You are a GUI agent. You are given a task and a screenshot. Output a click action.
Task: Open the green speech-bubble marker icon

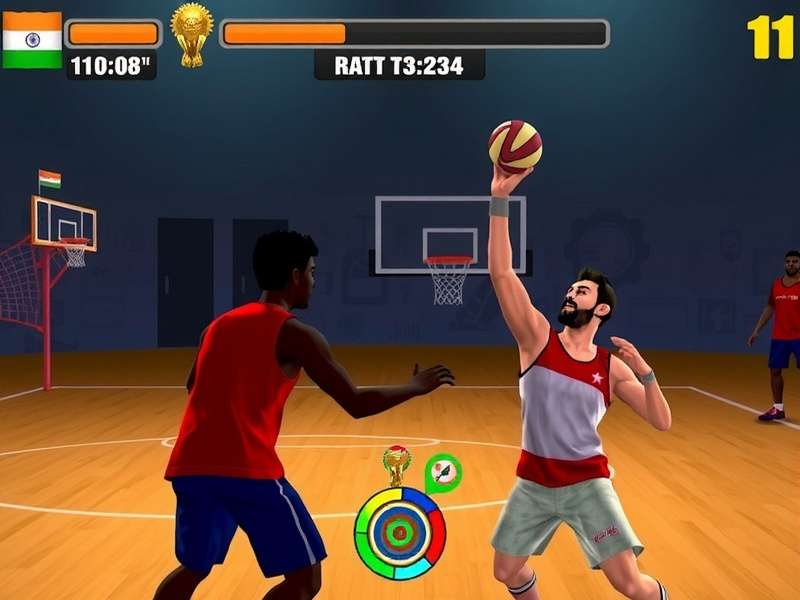tap(442, 472)
